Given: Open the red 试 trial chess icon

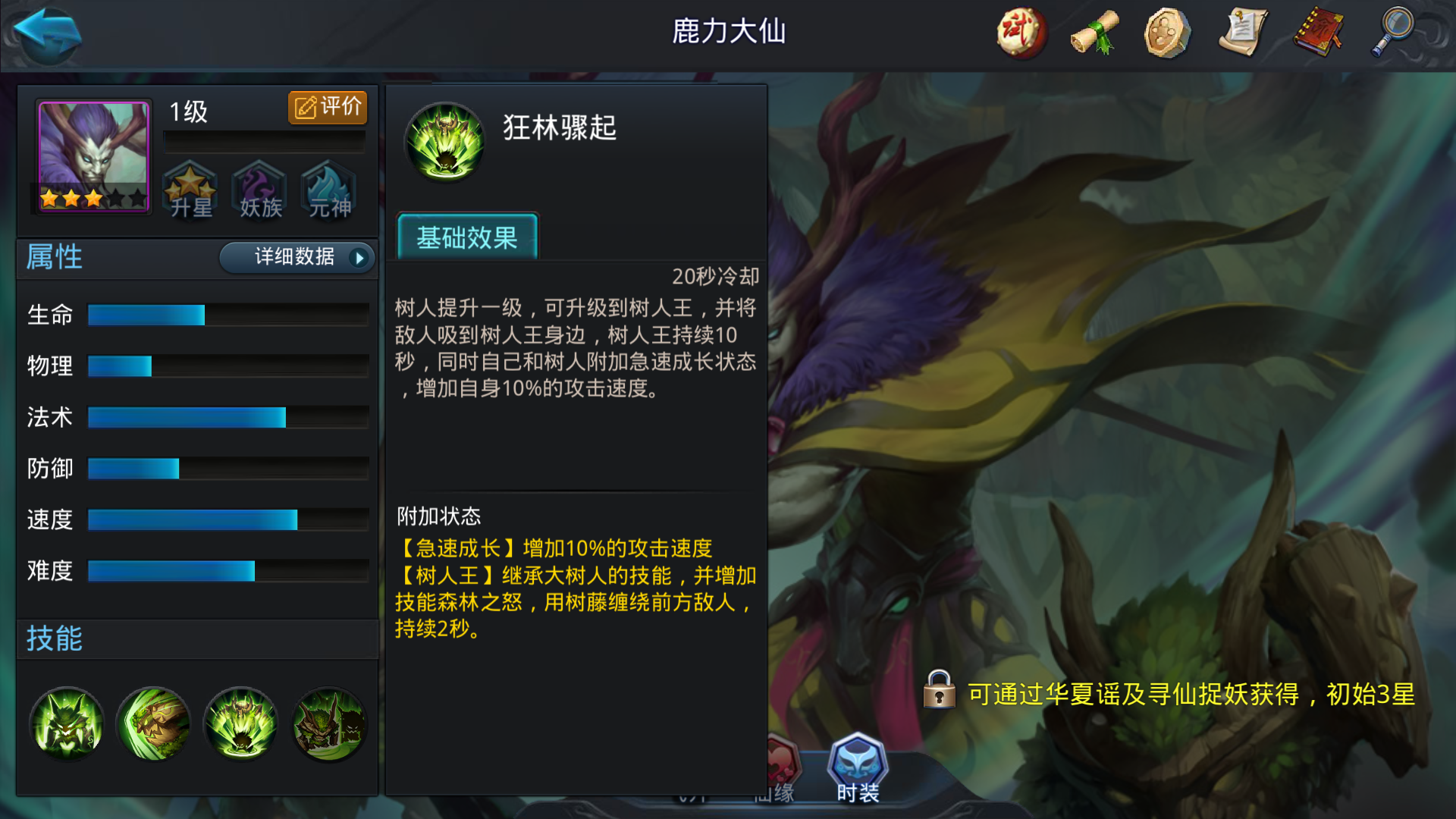Looking at the screenshot, I should (x=1020, y=32).
